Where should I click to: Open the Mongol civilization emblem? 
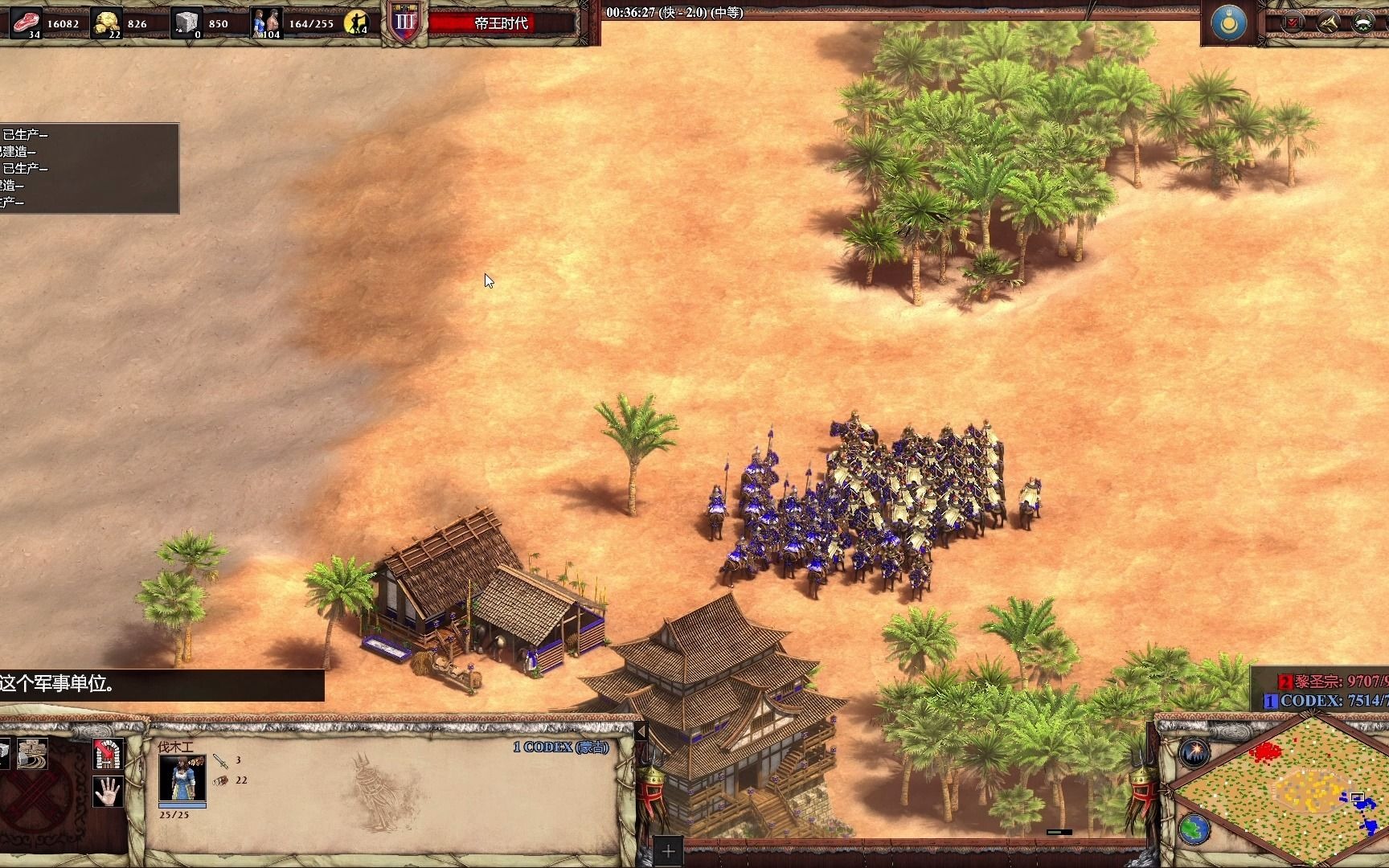(1228, 23)
